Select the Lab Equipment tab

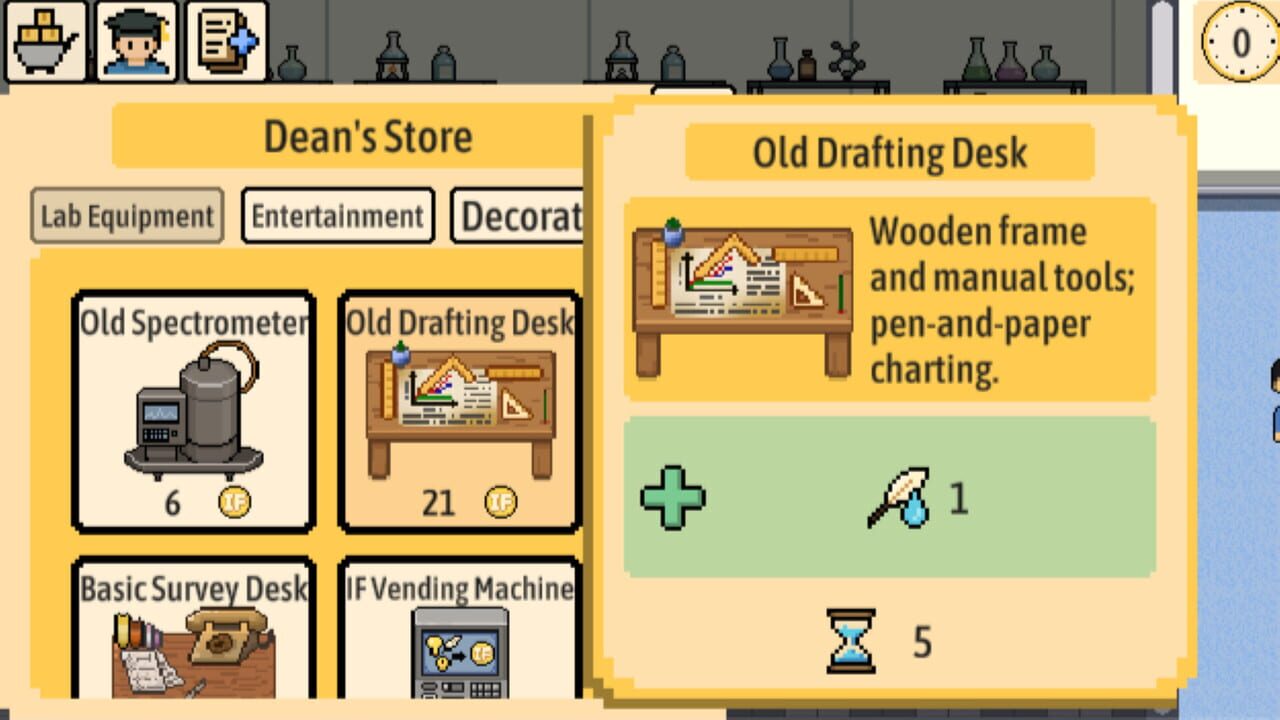click(126, 214)
